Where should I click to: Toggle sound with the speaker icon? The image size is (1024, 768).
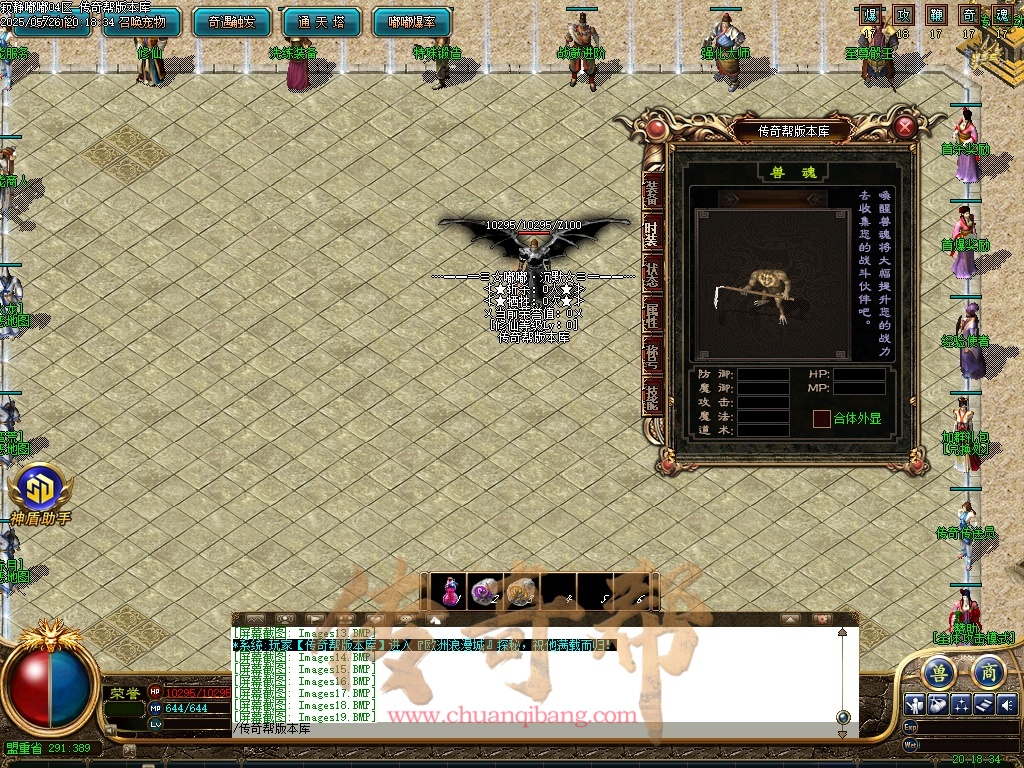click(1007, 704)
